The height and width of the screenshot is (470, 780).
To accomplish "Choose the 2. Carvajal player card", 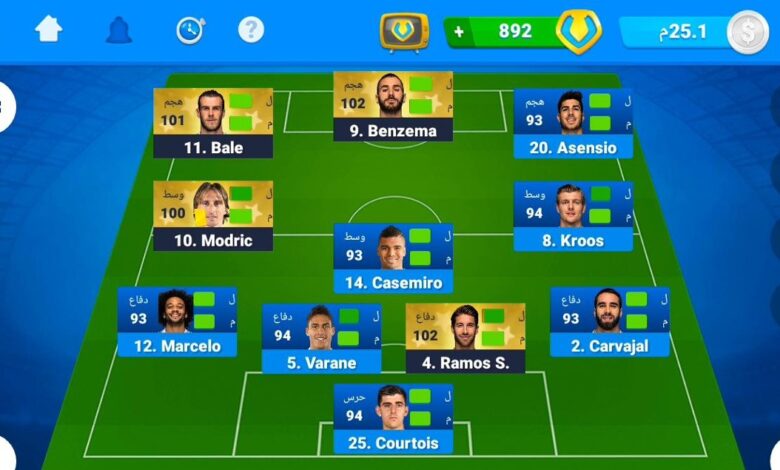I will [609, 322].
